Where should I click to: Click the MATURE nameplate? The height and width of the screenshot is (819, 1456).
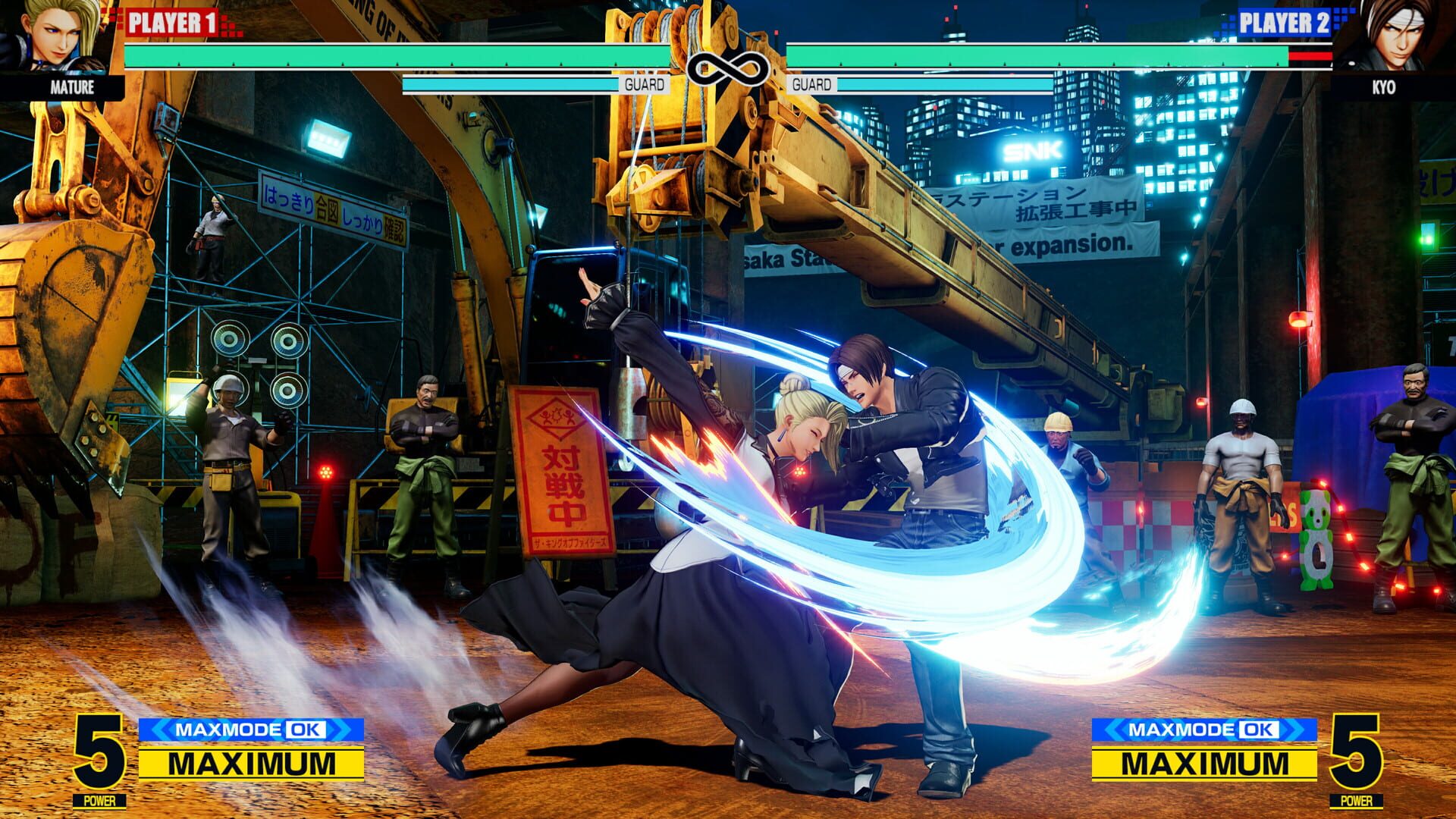tap(71, 88)
